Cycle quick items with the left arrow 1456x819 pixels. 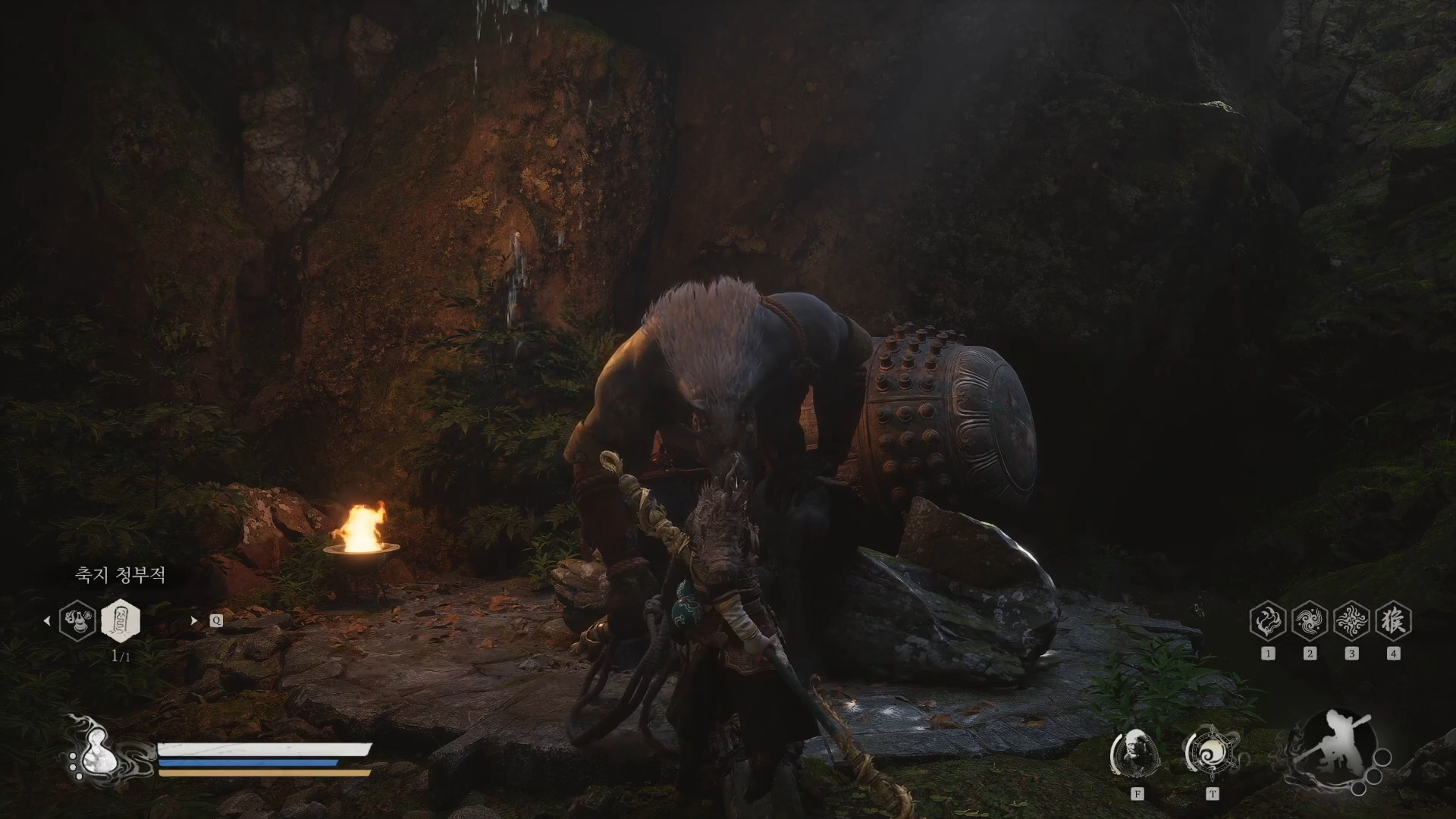click(47, 620)
